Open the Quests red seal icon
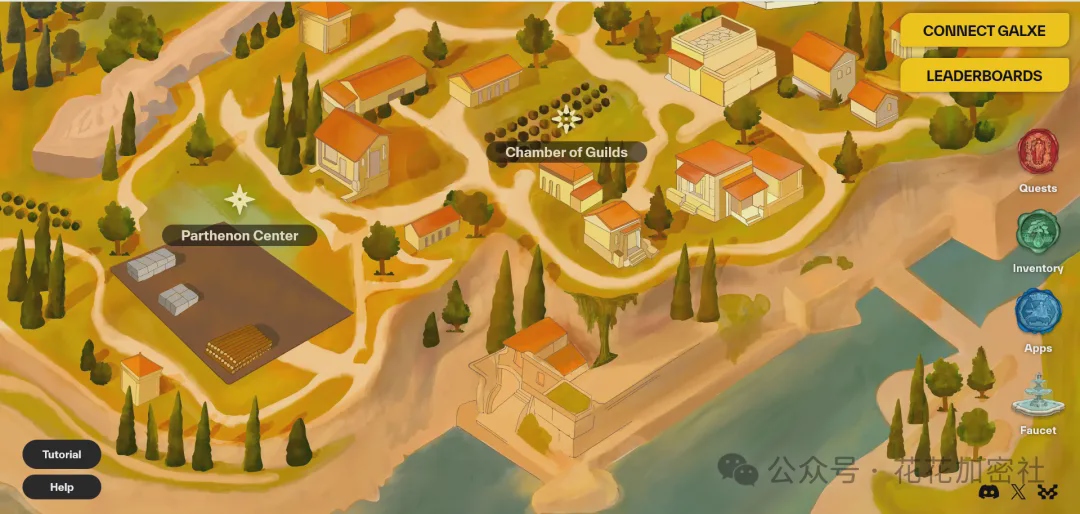The height and width of the screenshot is (514, 1080). [x=1038, y=152]
